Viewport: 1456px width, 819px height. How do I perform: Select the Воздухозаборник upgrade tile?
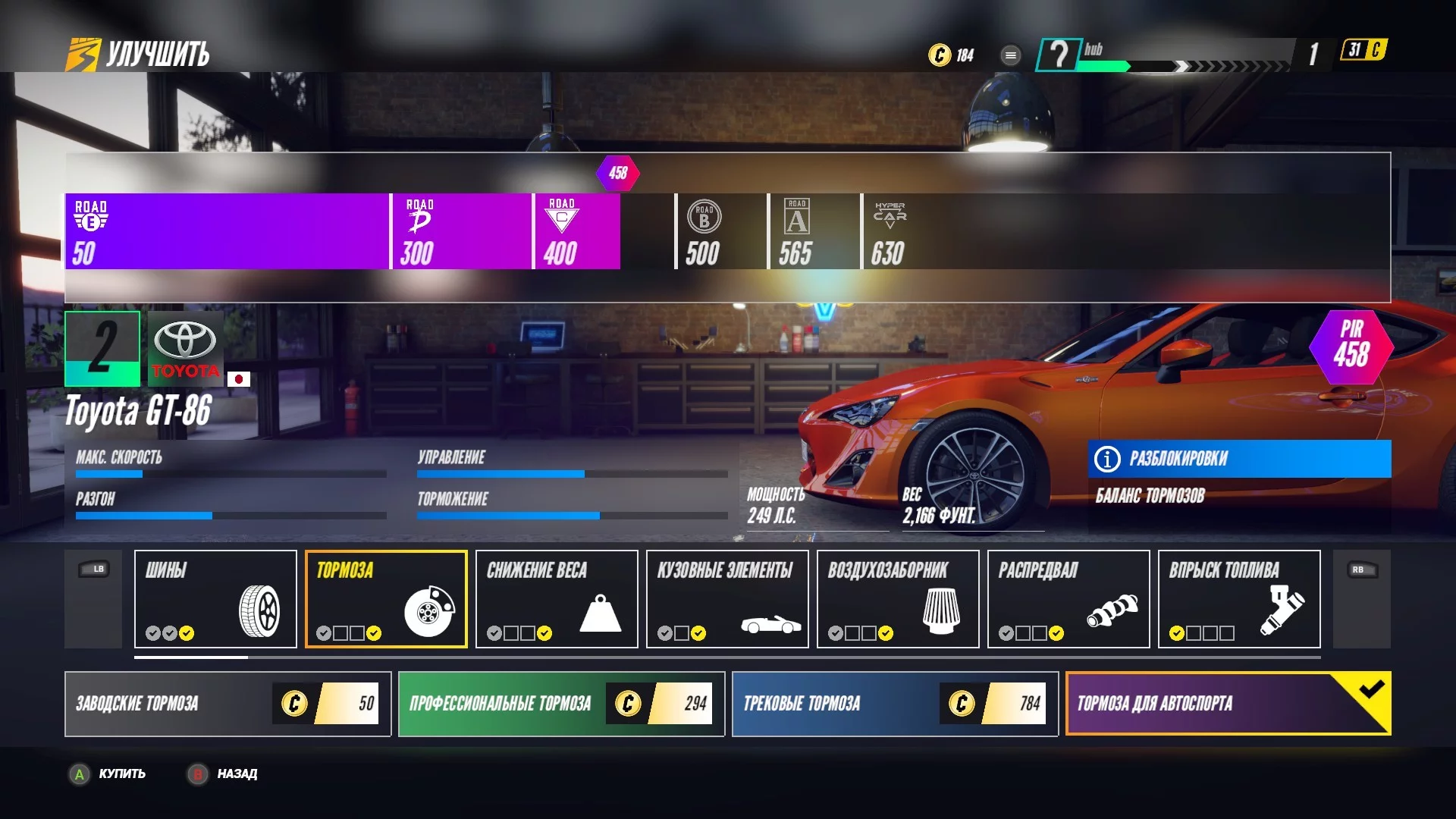(x=898, y=599)
